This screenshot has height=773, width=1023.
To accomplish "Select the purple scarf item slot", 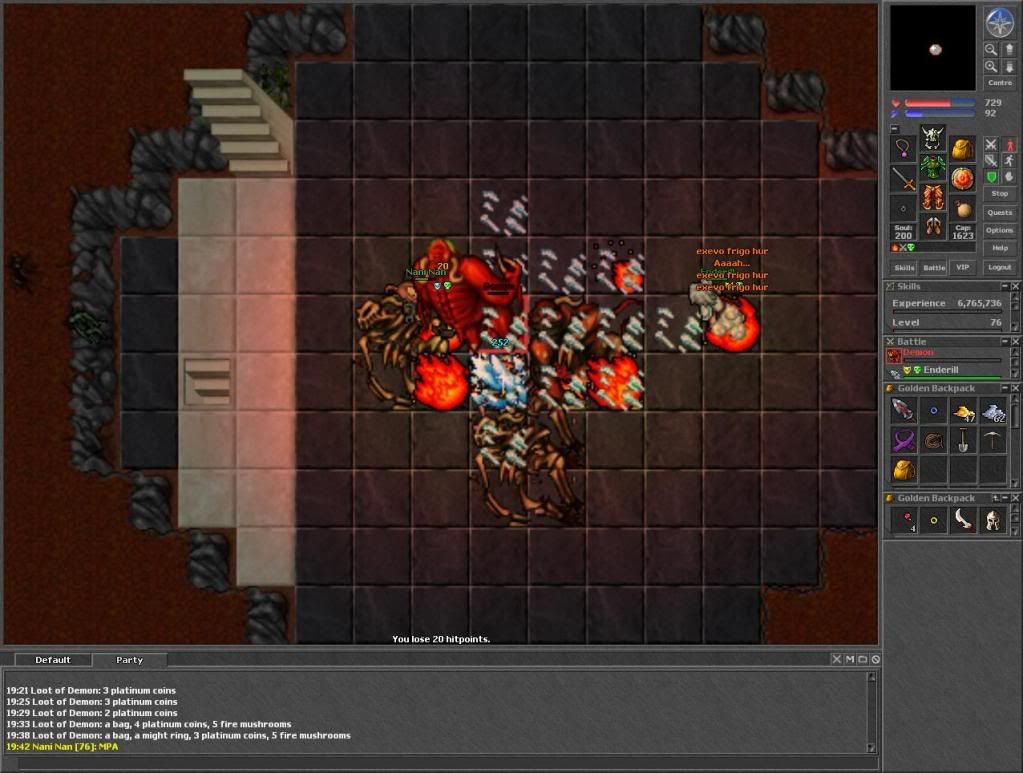I will pos(904,440).
